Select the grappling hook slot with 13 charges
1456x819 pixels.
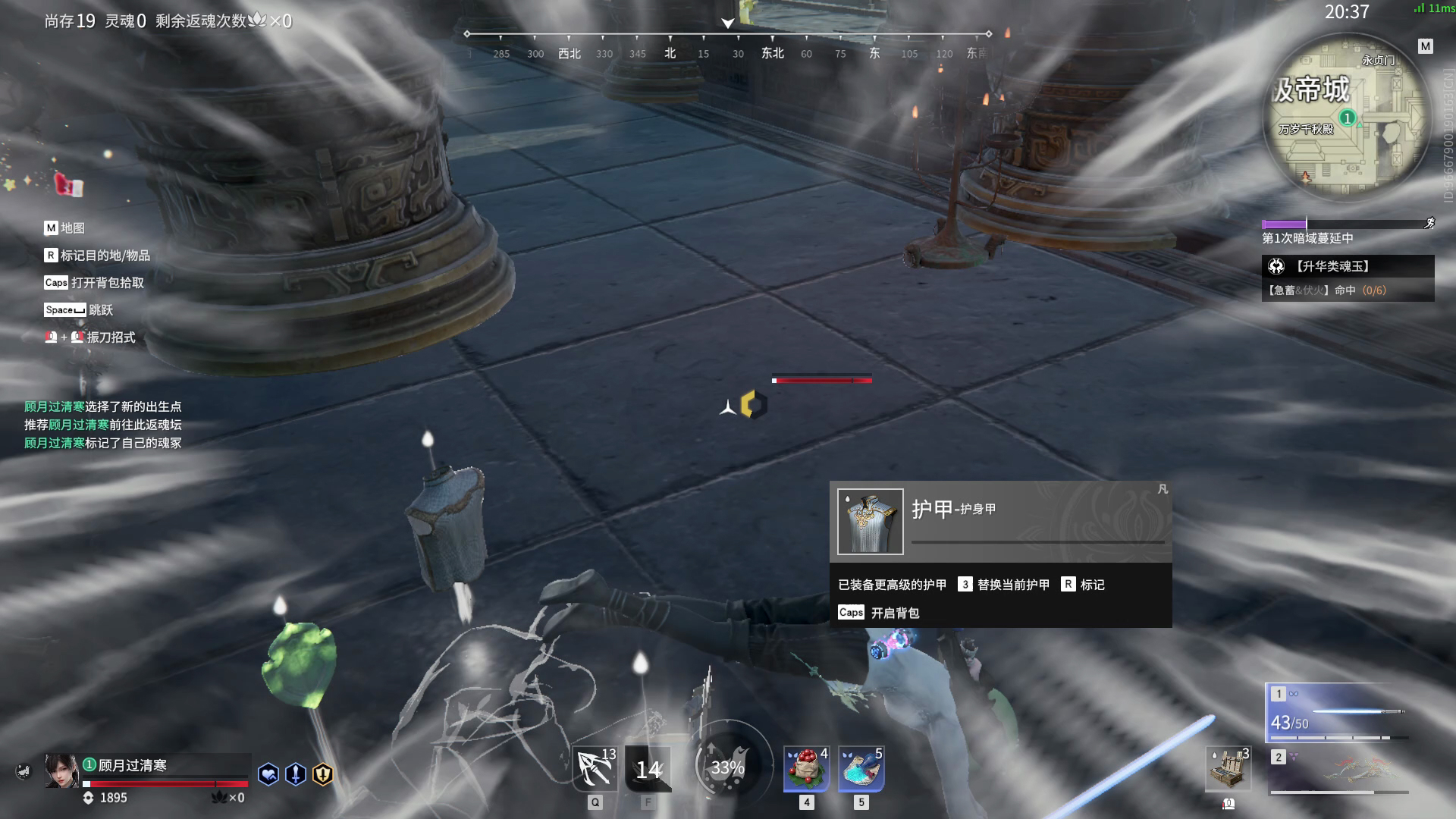pos(595,769)
